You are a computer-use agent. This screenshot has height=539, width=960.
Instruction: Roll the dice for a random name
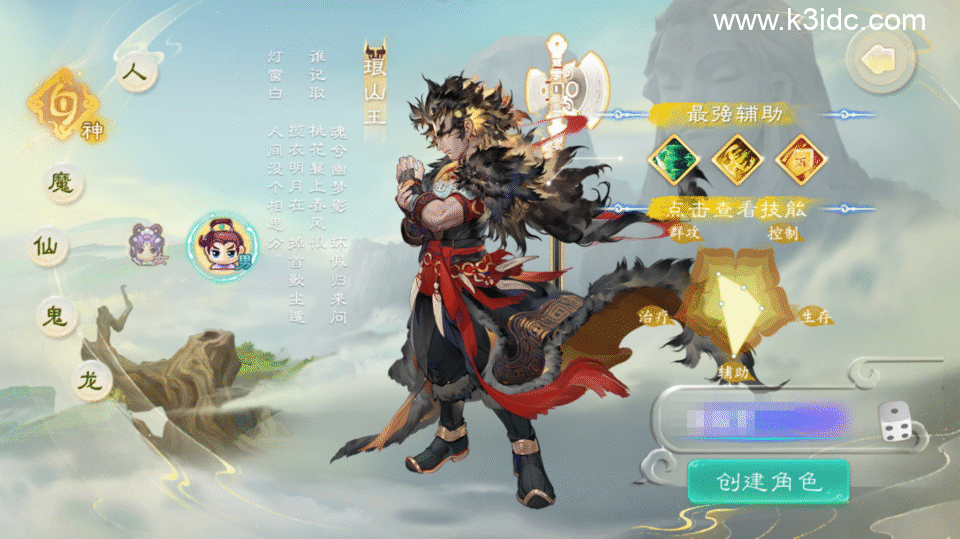pyautogui.click(x=895, y=422)
